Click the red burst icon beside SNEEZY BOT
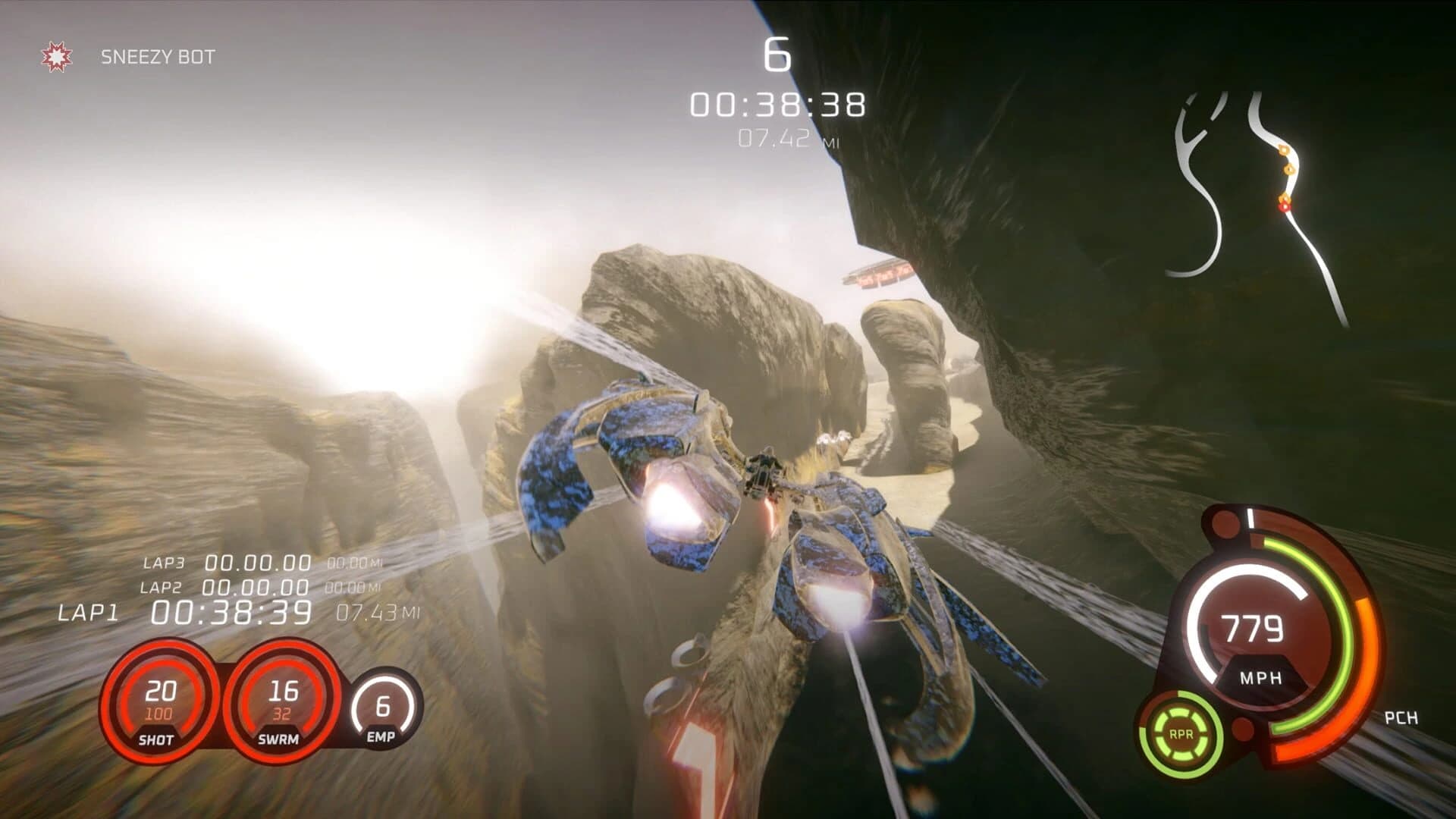Image resolution: width=1456 pixels, height=819 pixels. tap(55, 55)
